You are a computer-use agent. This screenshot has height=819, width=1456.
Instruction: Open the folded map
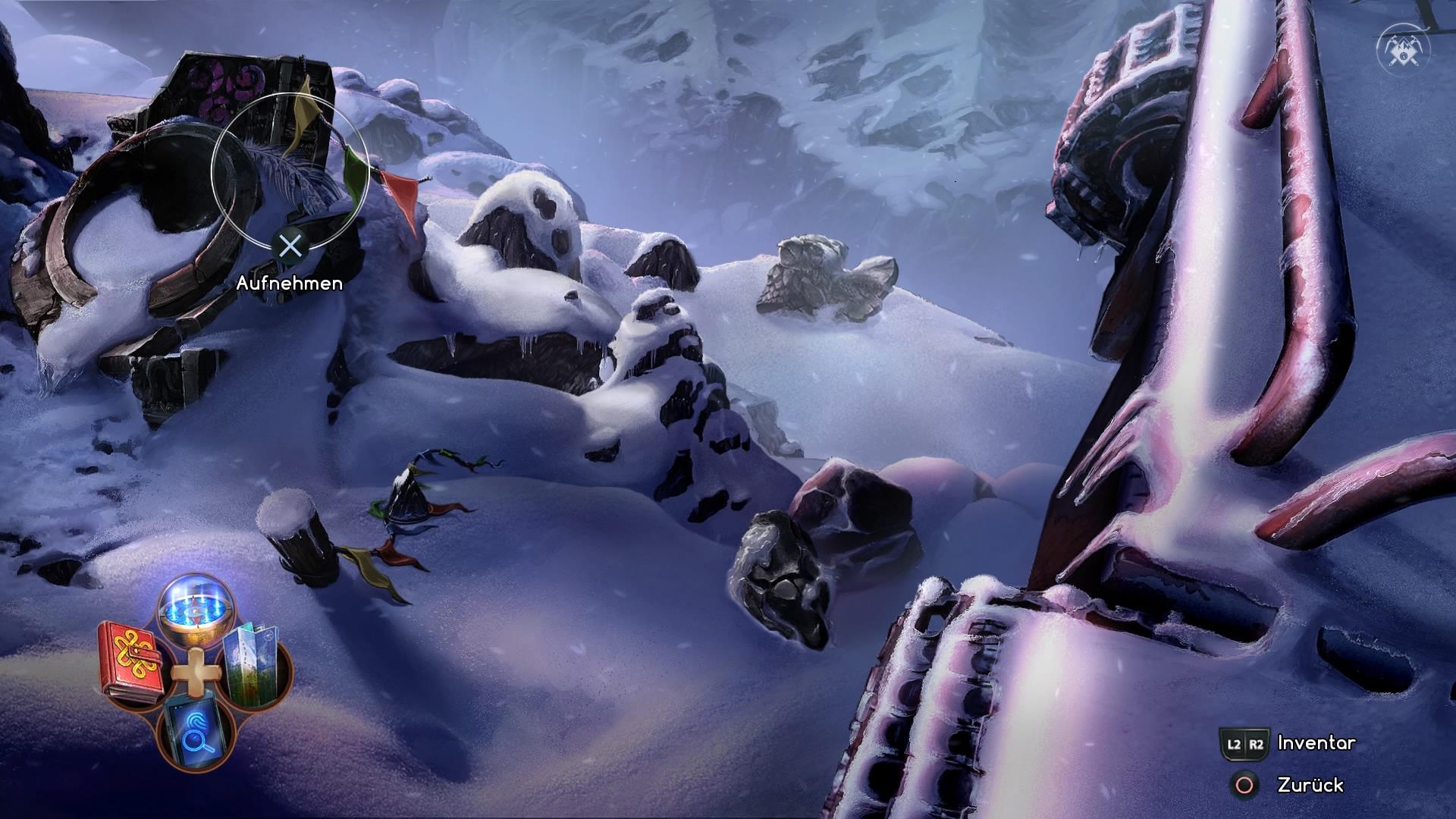point(255,663)
